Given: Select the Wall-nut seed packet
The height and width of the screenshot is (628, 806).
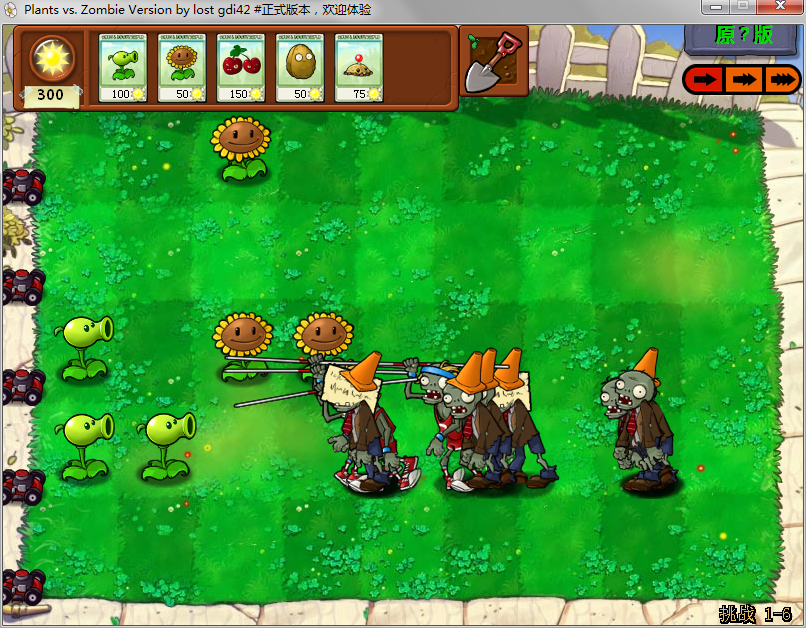Looking at the screenshot, I should coord(300,68).
